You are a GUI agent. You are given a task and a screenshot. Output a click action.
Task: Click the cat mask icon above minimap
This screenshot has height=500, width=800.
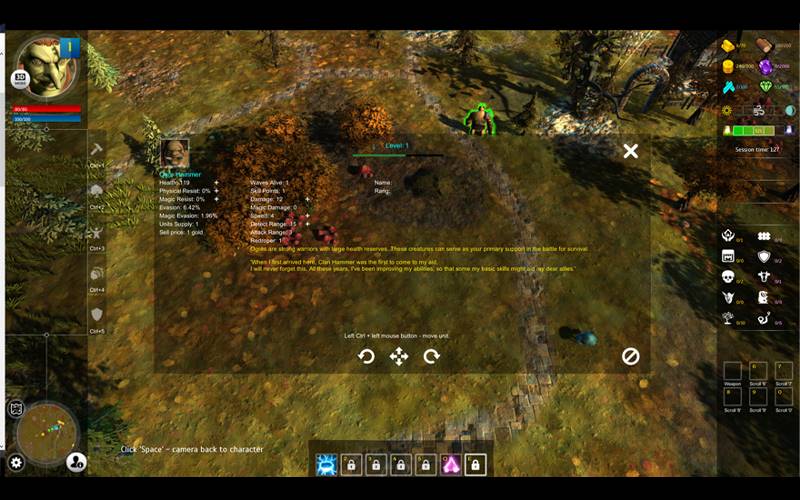coord(16,408)
